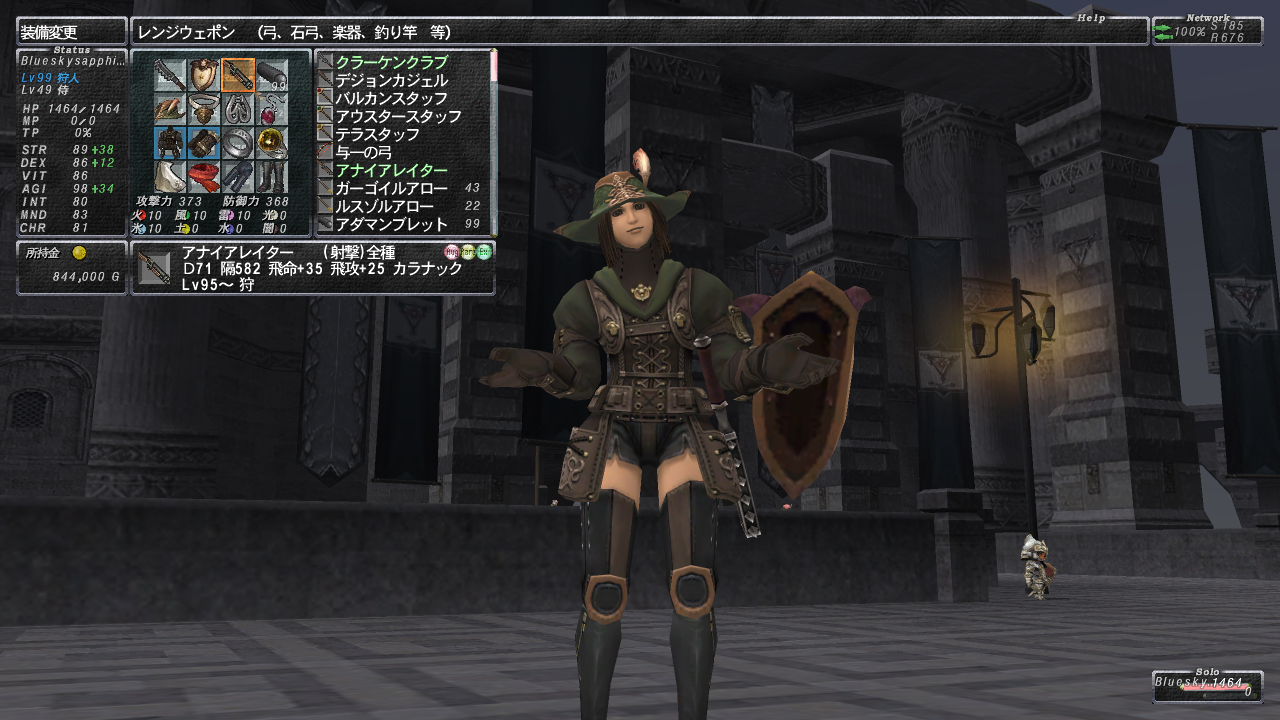Choose the white cape back slot
The image size is (1280, 720).
point(169,177)
